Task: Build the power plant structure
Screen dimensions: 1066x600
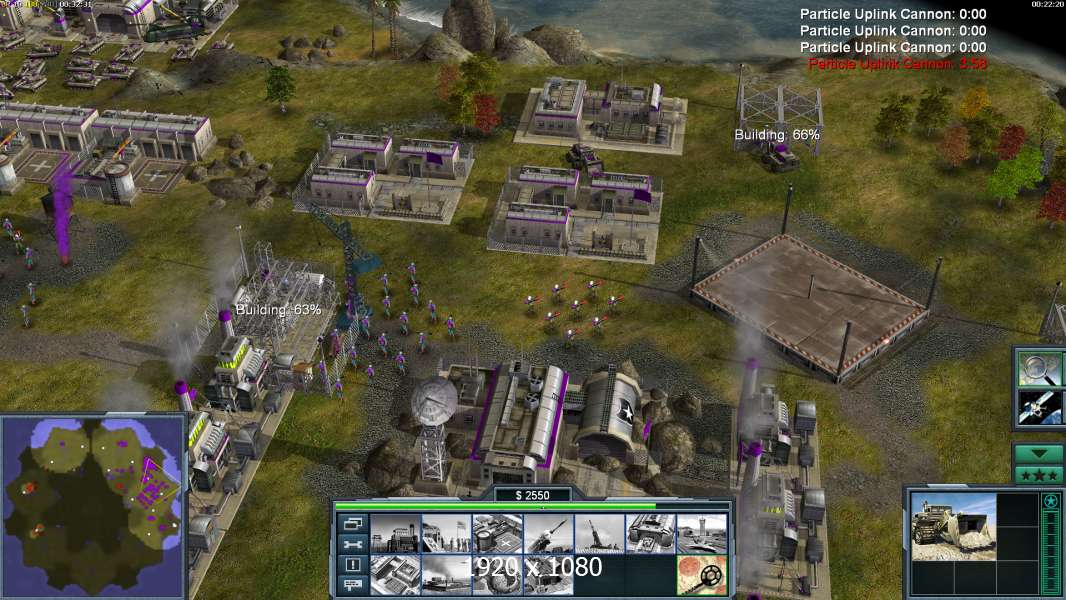Action: (394, 535)
